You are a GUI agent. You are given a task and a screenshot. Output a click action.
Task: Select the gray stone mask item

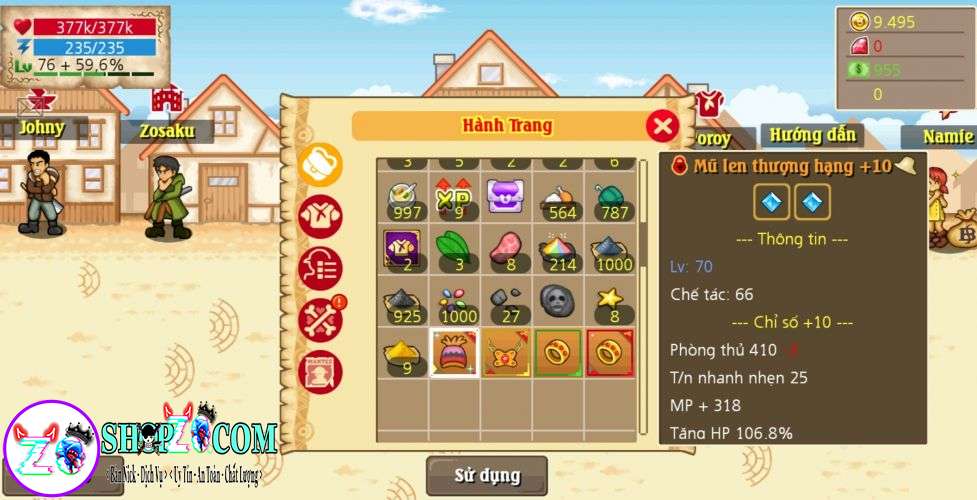[557, 301]
